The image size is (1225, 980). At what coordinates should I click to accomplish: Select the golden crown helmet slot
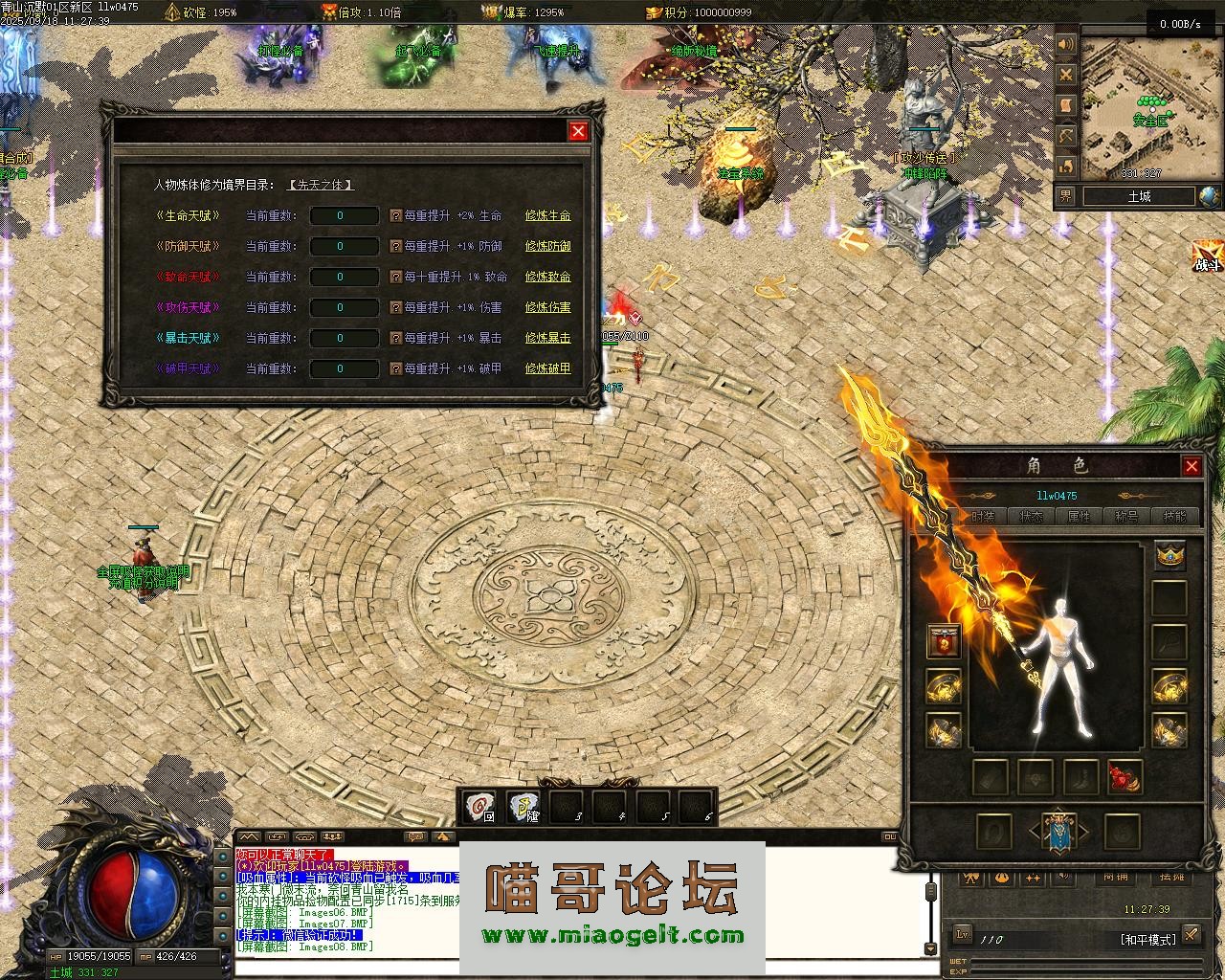(1169, 555)
